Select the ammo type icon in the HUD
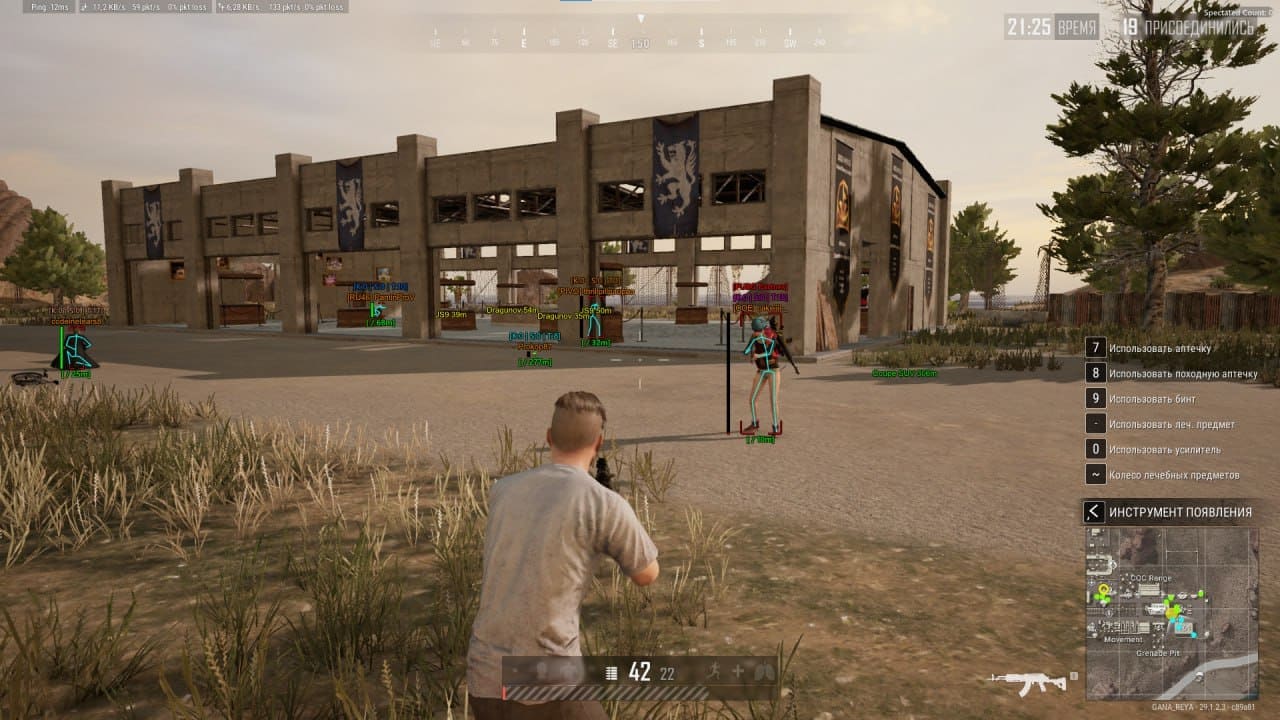 pyautogui.click(x=611, y=672)
